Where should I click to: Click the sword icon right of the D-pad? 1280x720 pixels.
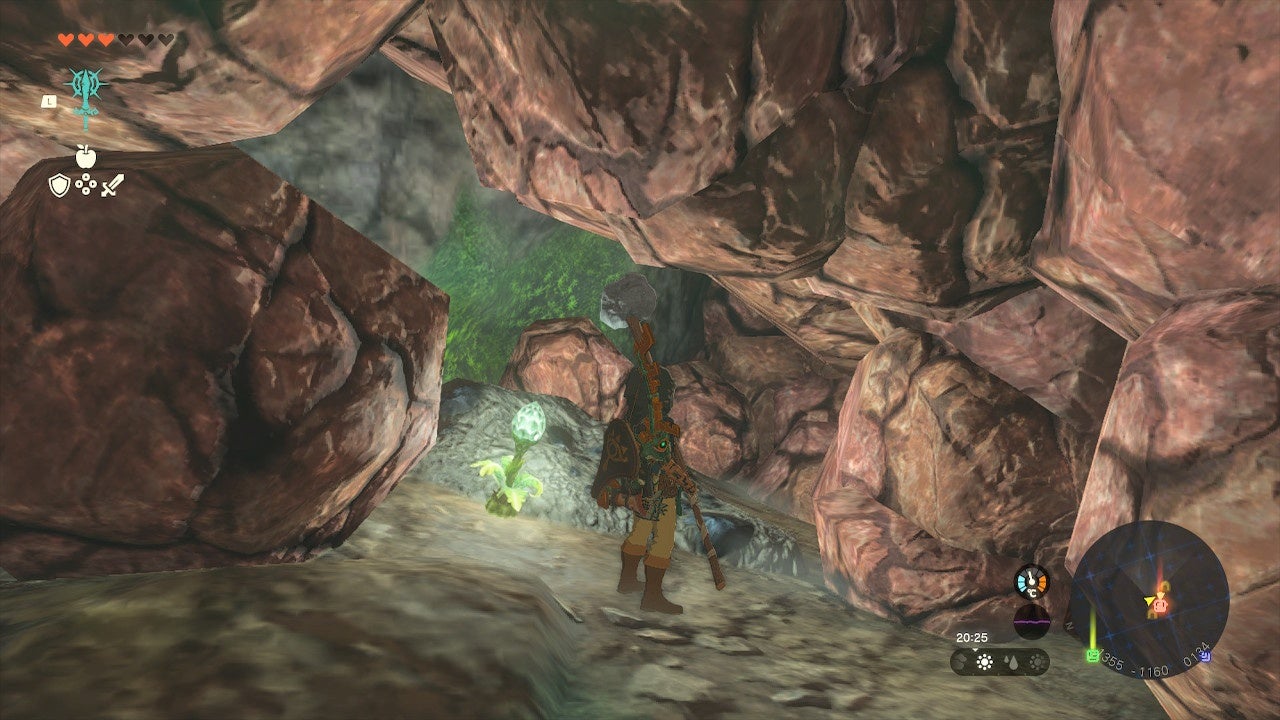click(x=111, y=184)
